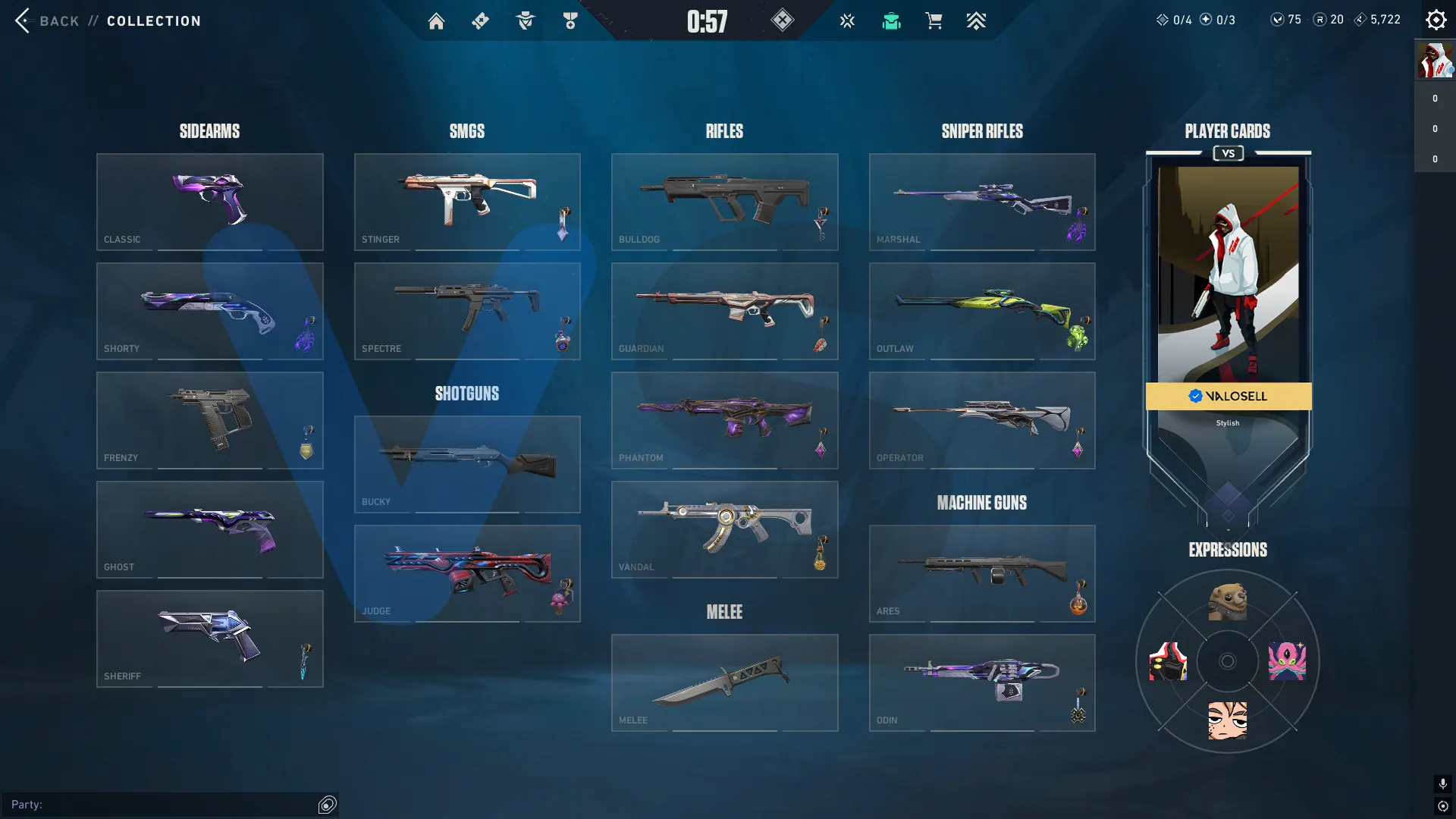Open the settings gear
This screenshot has width=1456, height=819.
tap(1436, 20)
